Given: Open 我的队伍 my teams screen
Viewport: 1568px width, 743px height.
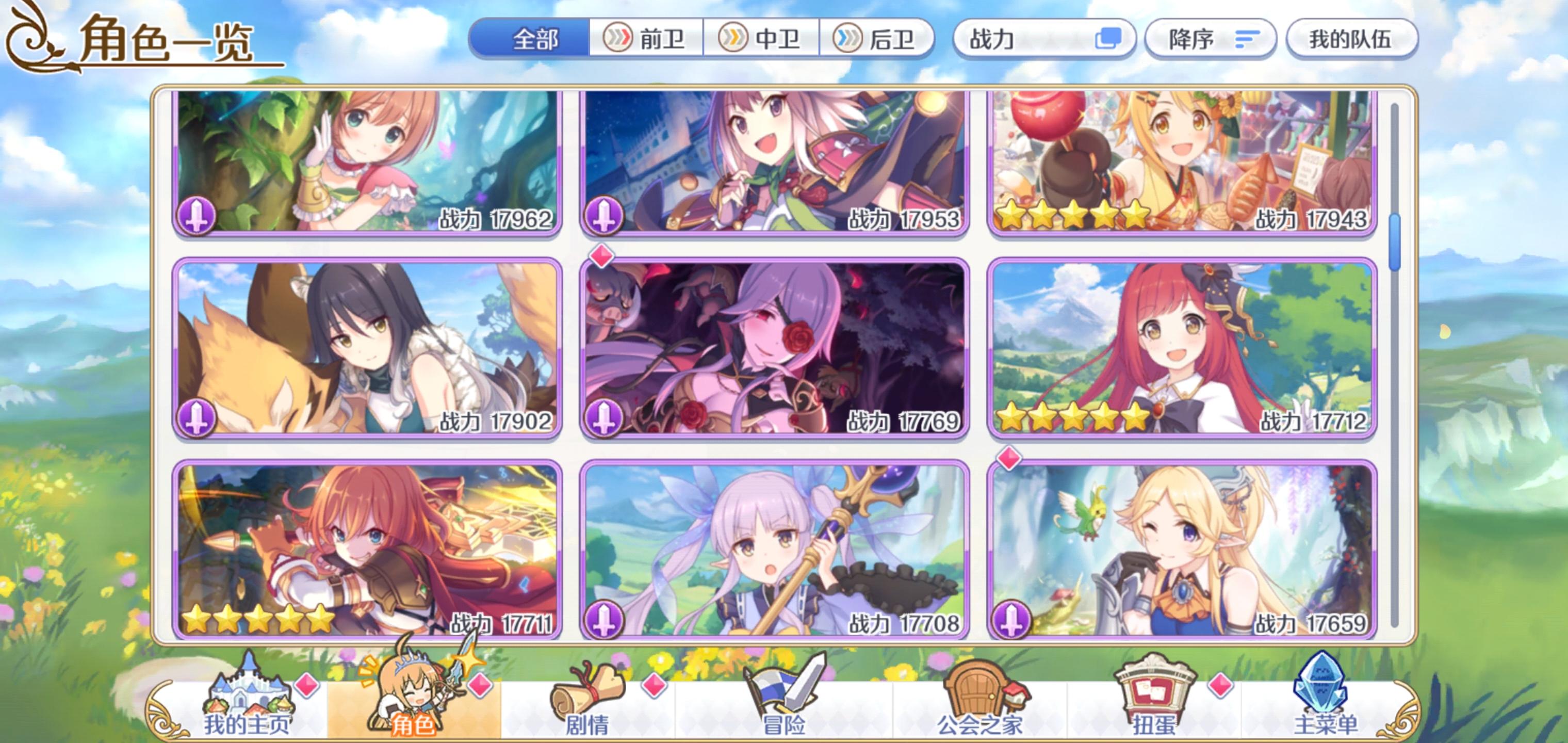Looking at the screenshot, I should (1350, 38).
